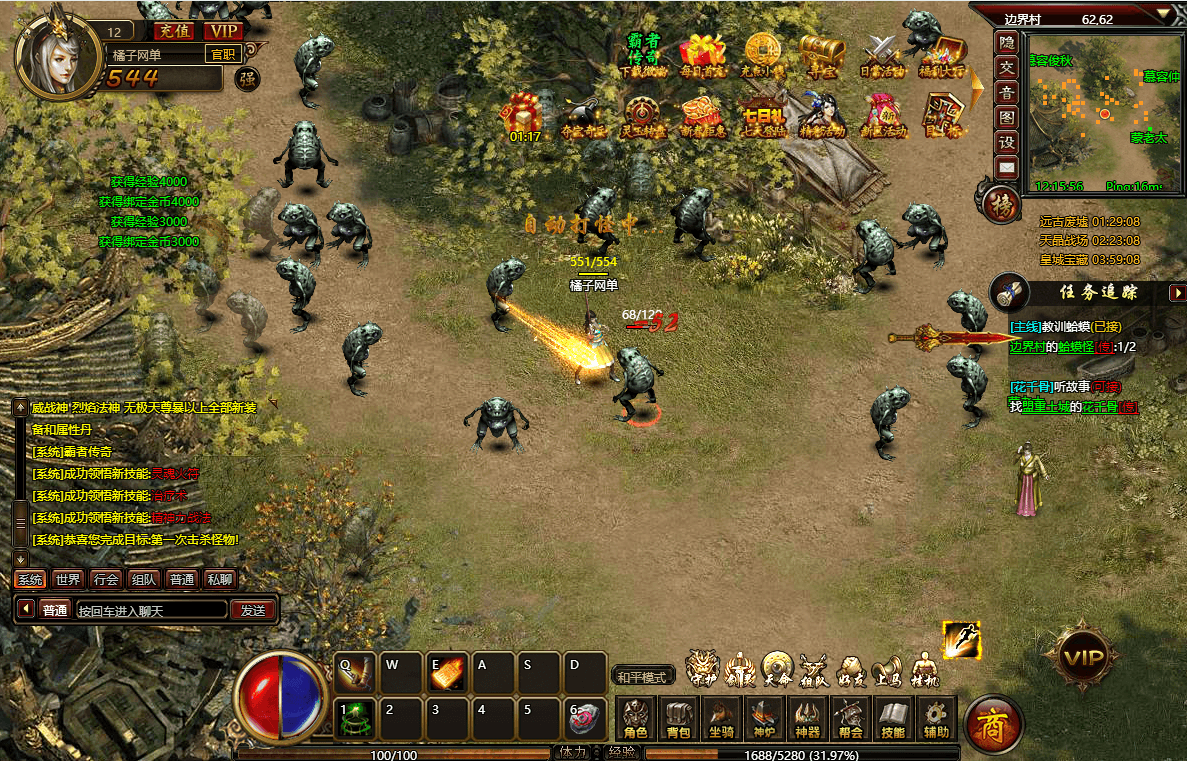Image resolution: width=1187 pixels, height=761 pixels.
Task: Focus the chat input field
Action: 150,610
